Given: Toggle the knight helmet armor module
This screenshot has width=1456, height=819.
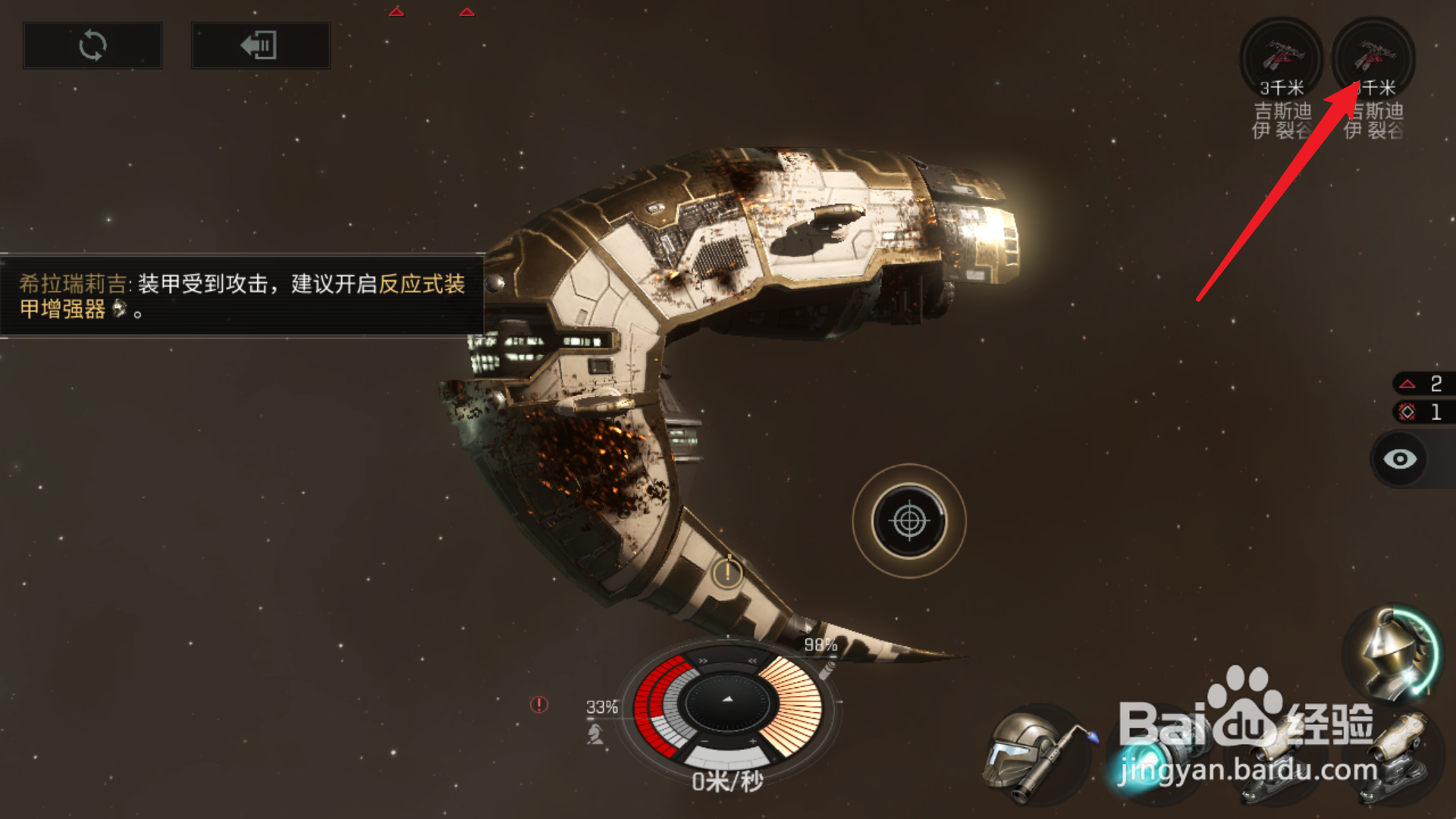Looking at the screenshot, I should coord(1392,654).
